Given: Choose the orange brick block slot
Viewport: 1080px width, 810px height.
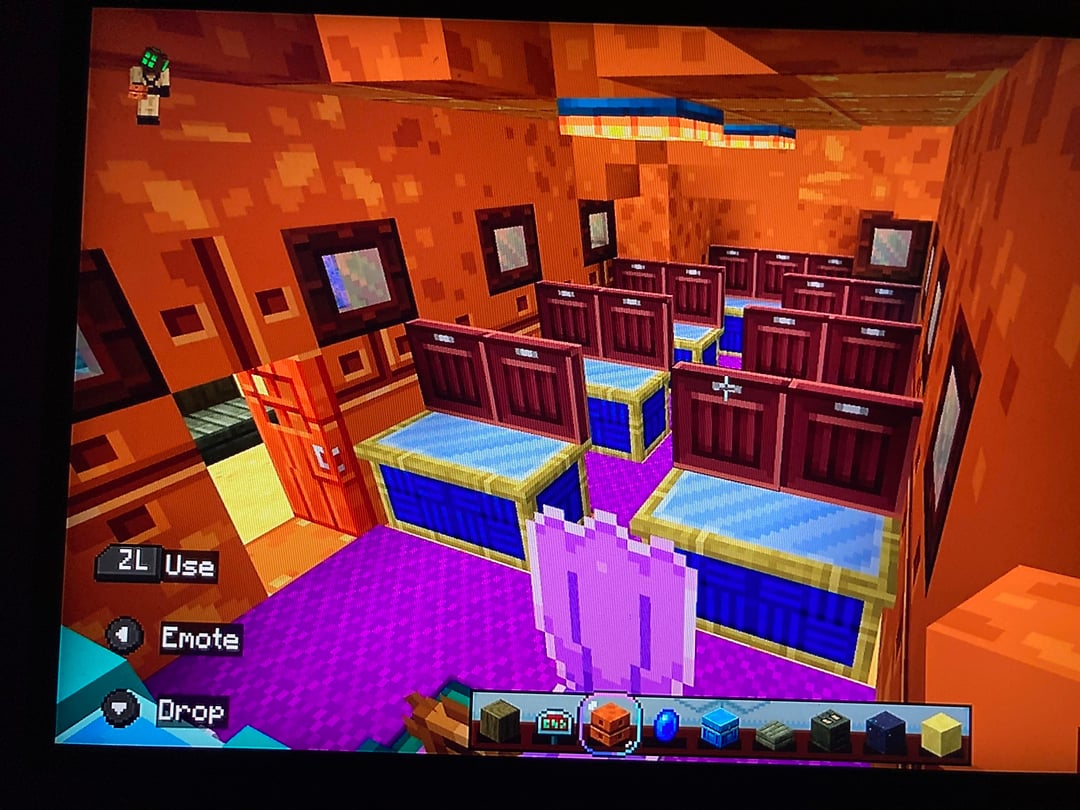Looking at the screenshot, I should point(609,723).
